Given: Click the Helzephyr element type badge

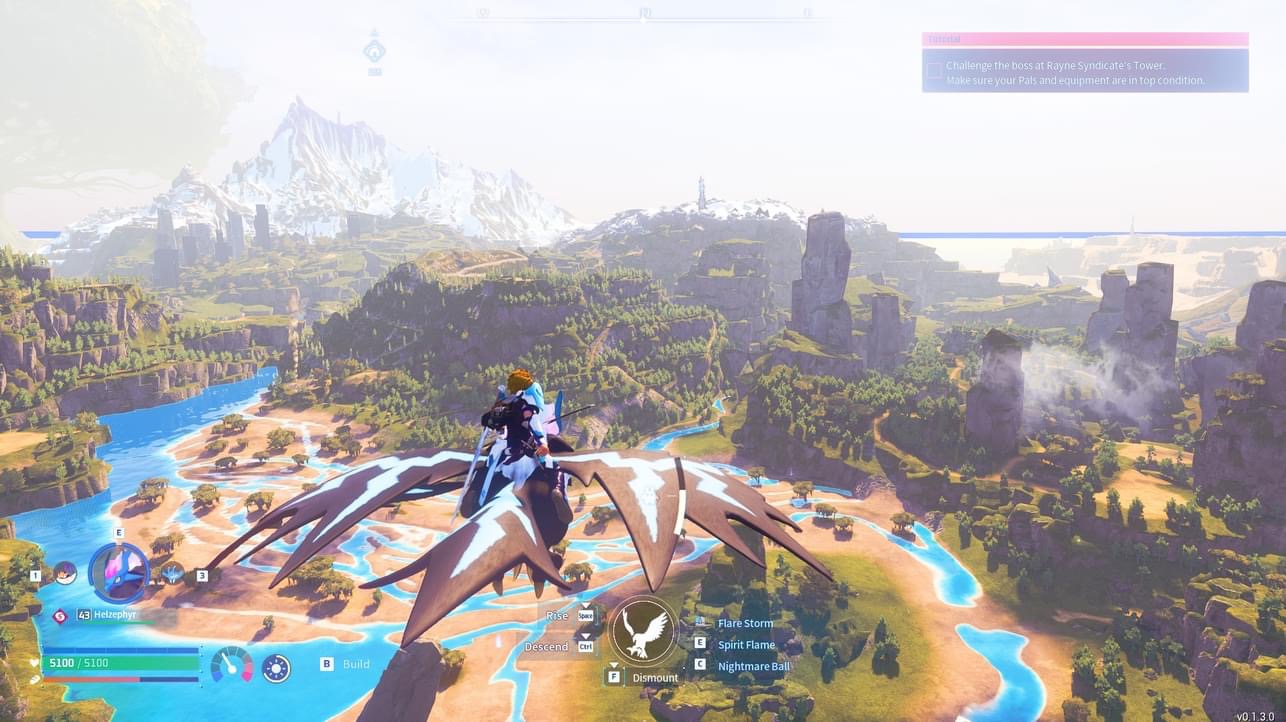Looking at the screenshot, I should click(x=59, y=616).
